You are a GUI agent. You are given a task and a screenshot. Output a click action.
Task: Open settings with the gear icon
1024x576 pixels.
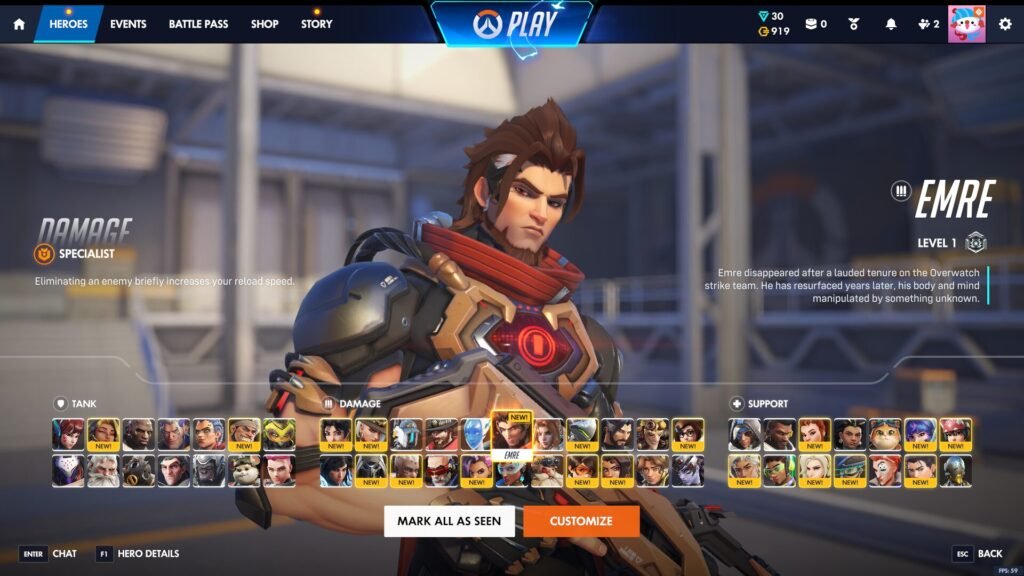[1005, 24]
